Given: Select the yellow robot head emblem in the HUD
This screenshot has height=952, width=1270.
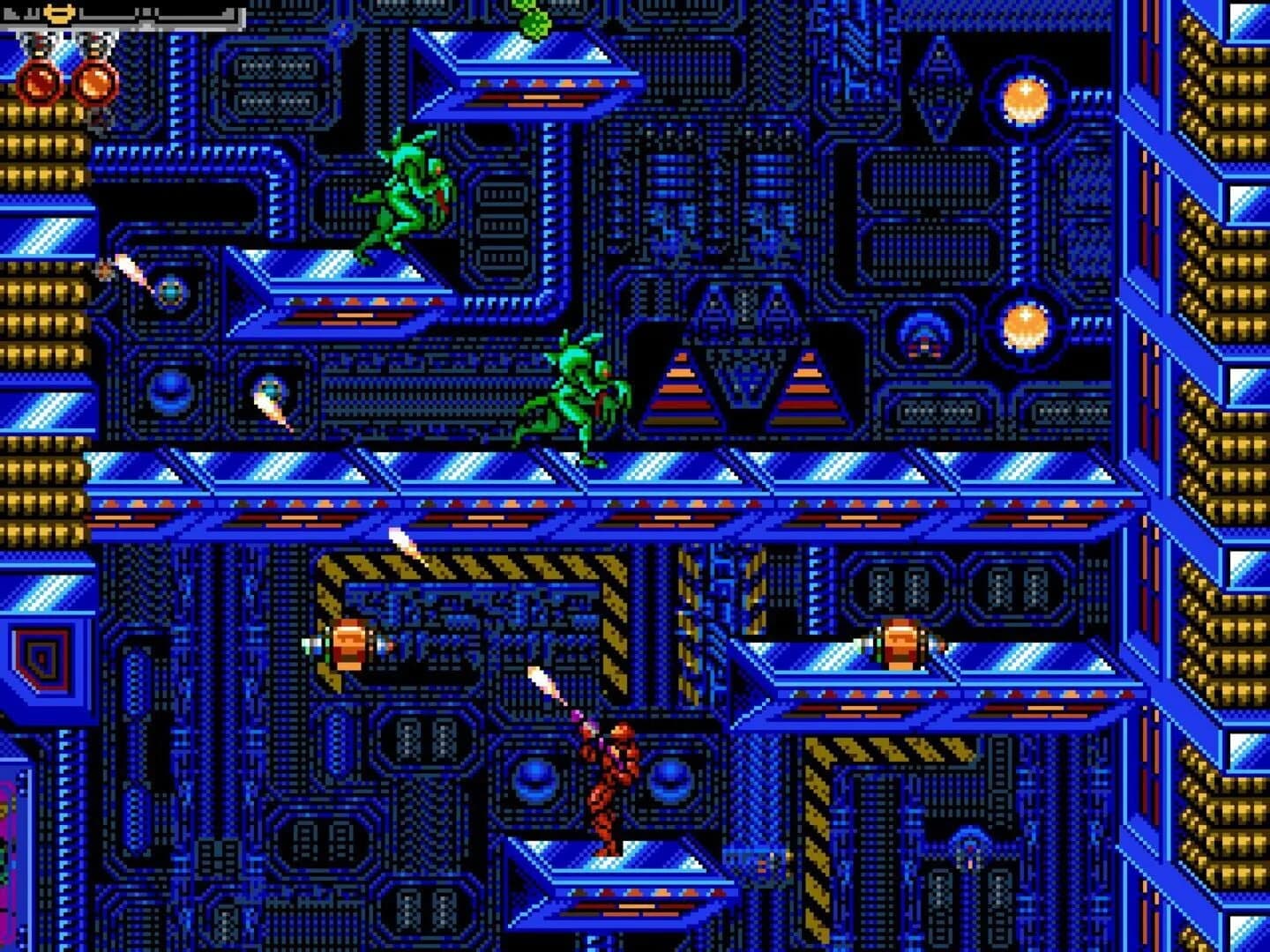Looking at the screenshot, I should click(x=57, y=11).
